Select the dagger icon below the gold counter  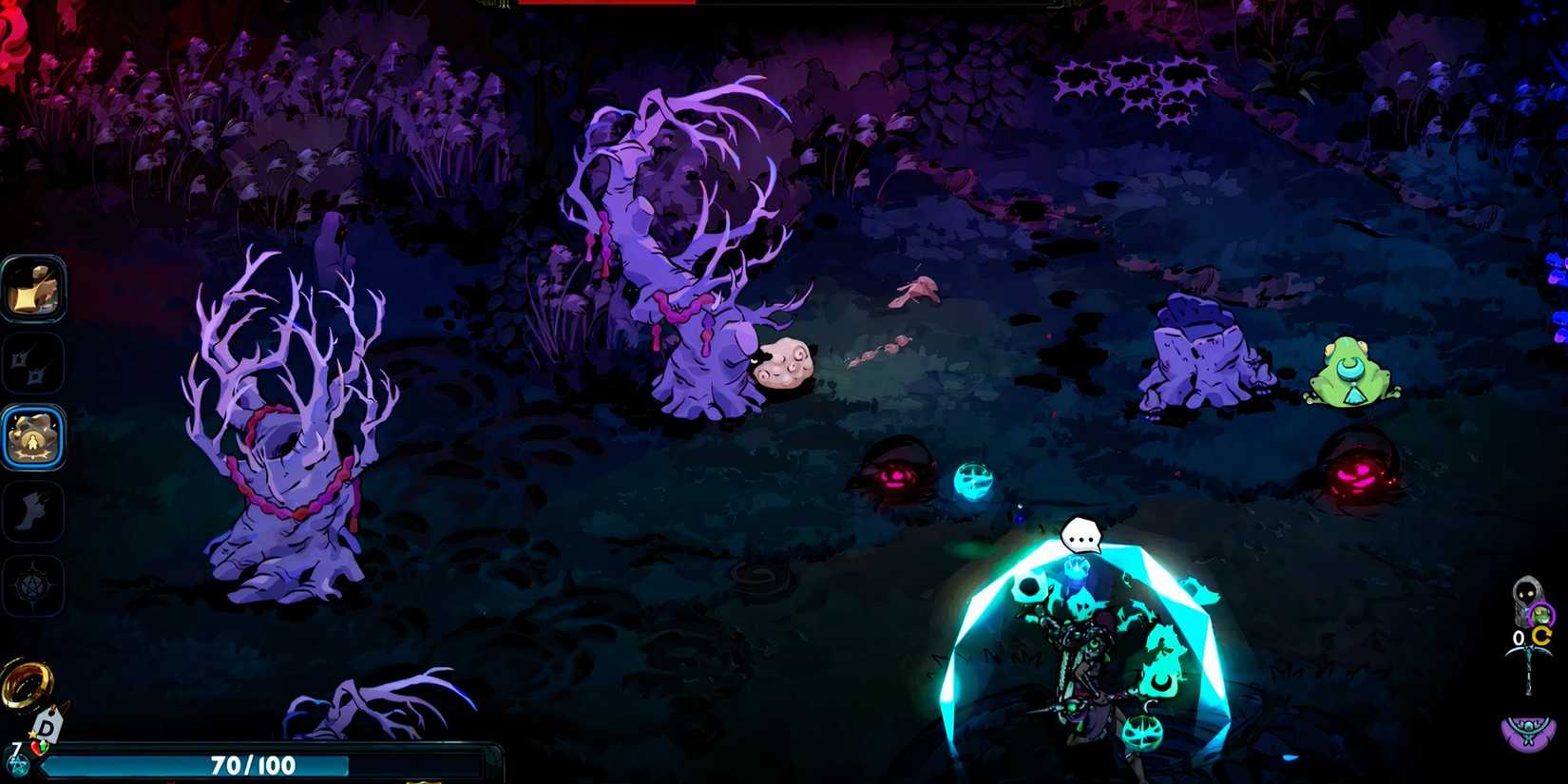(1529, 665)
